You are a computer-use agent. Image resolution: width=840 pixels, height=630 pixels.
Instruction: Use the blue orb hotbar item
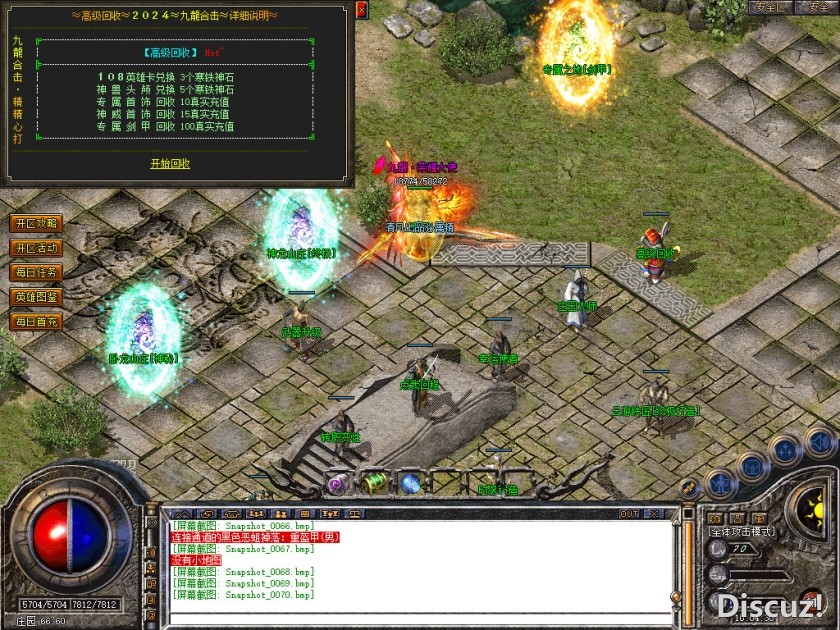[411, 484]
